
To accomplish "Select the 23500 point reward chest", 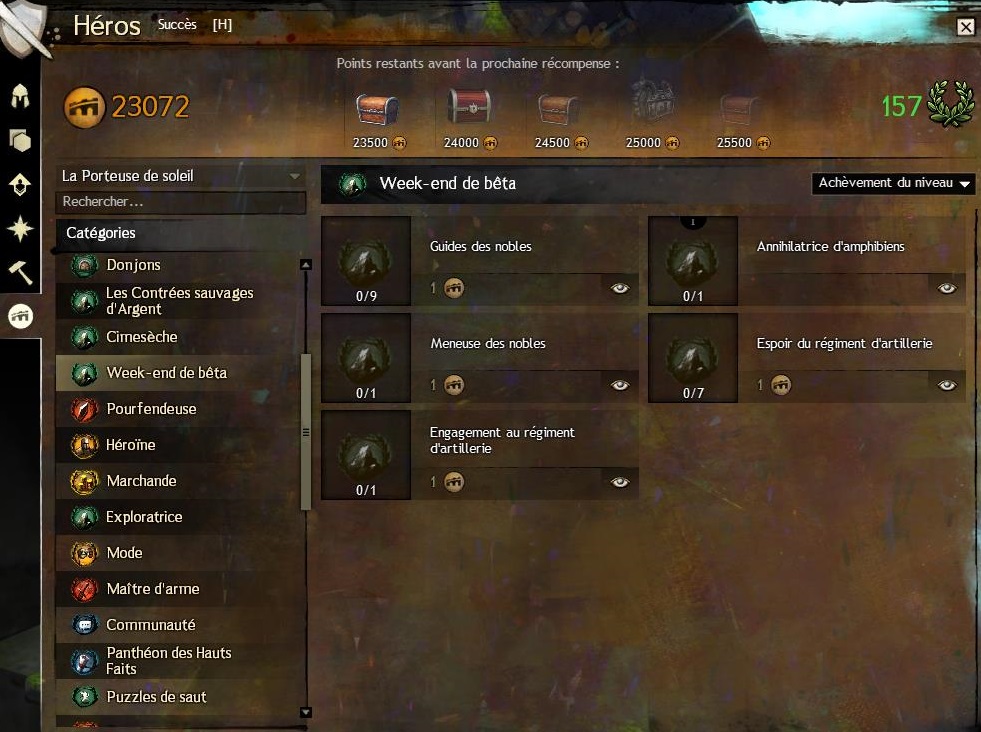I will [377, 111].
